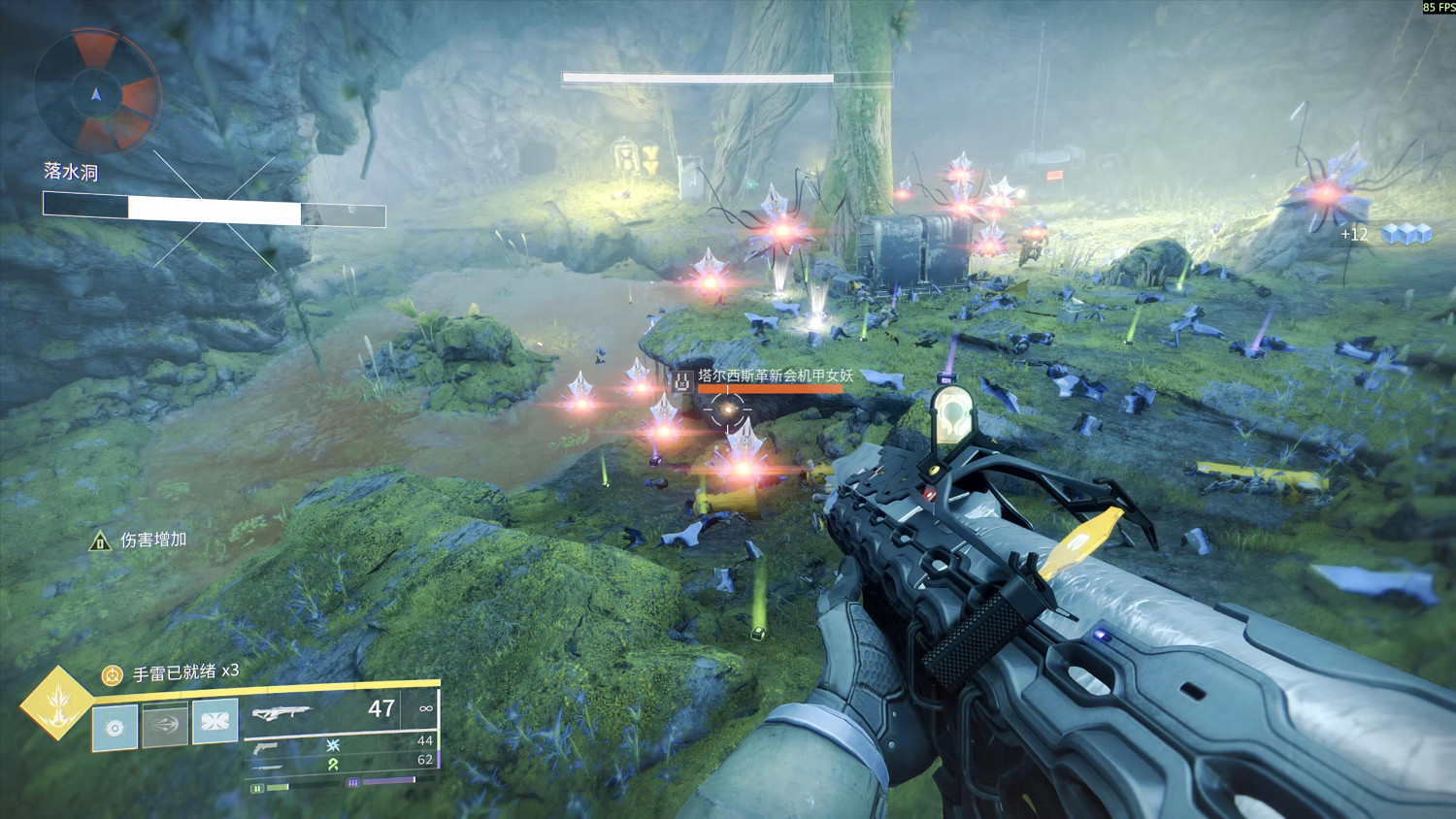The image size is (1456, 819).
Task: Select the grenade ability icon with the circle
Action: (x=115, y=727)
